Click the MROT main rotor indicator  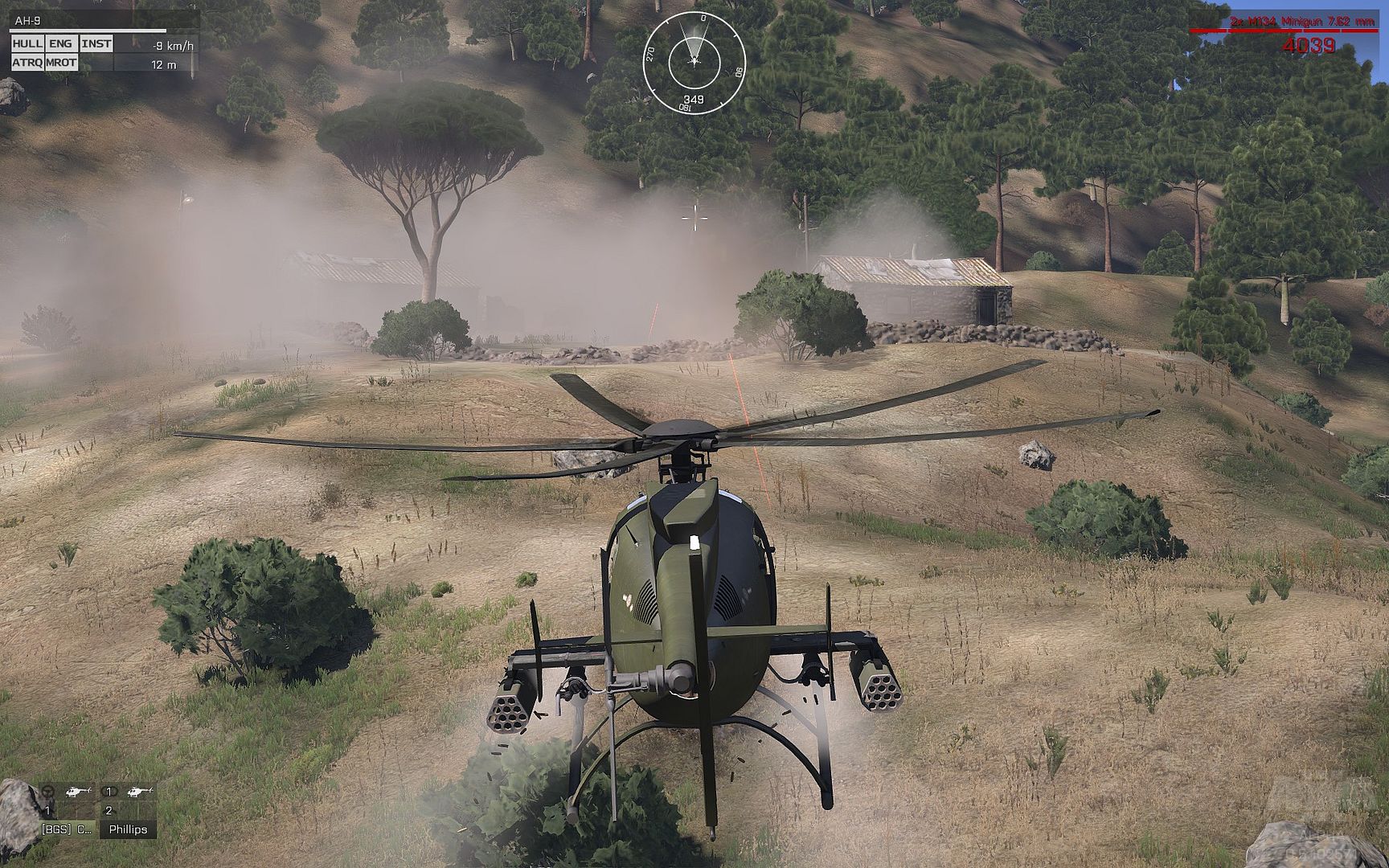click(61, 63)
